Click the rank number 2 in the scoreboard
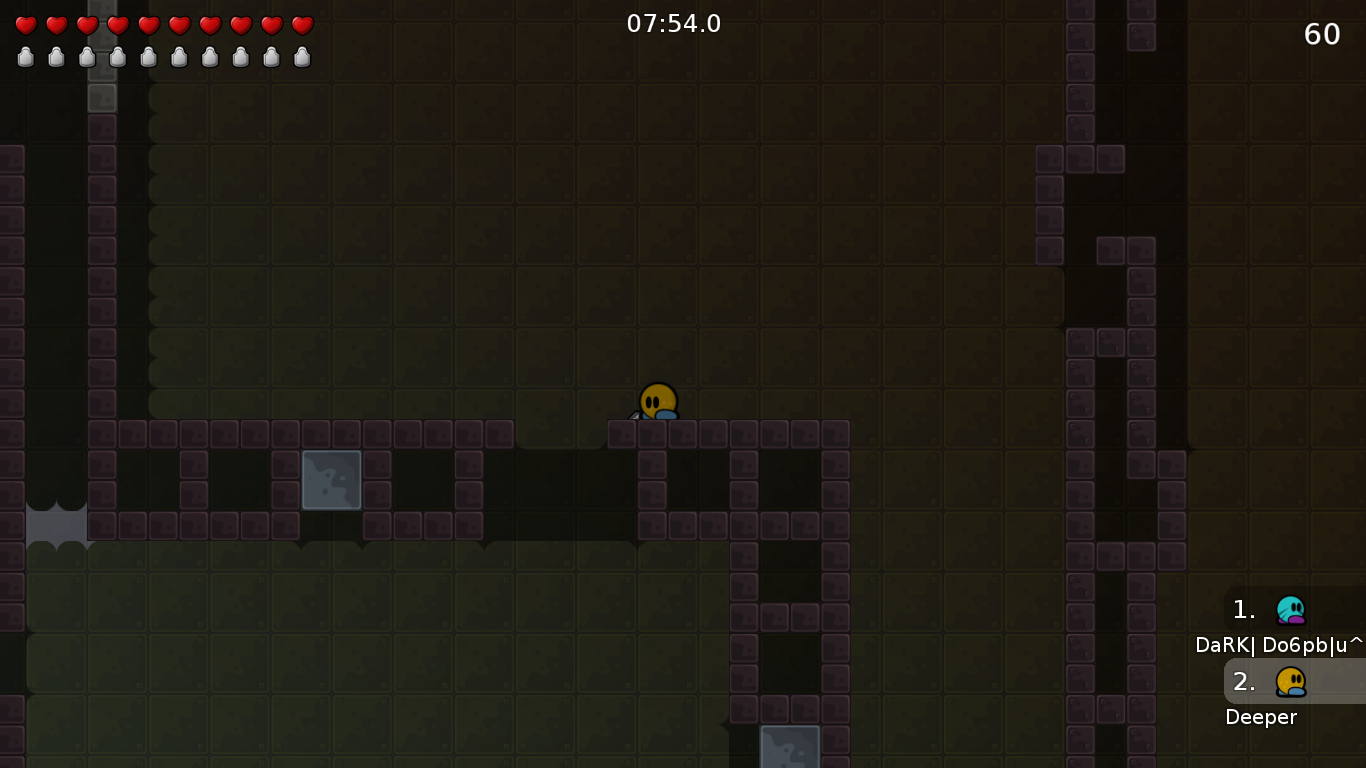The height and width of the screenshot is (768, 1366). [1242, 682]
